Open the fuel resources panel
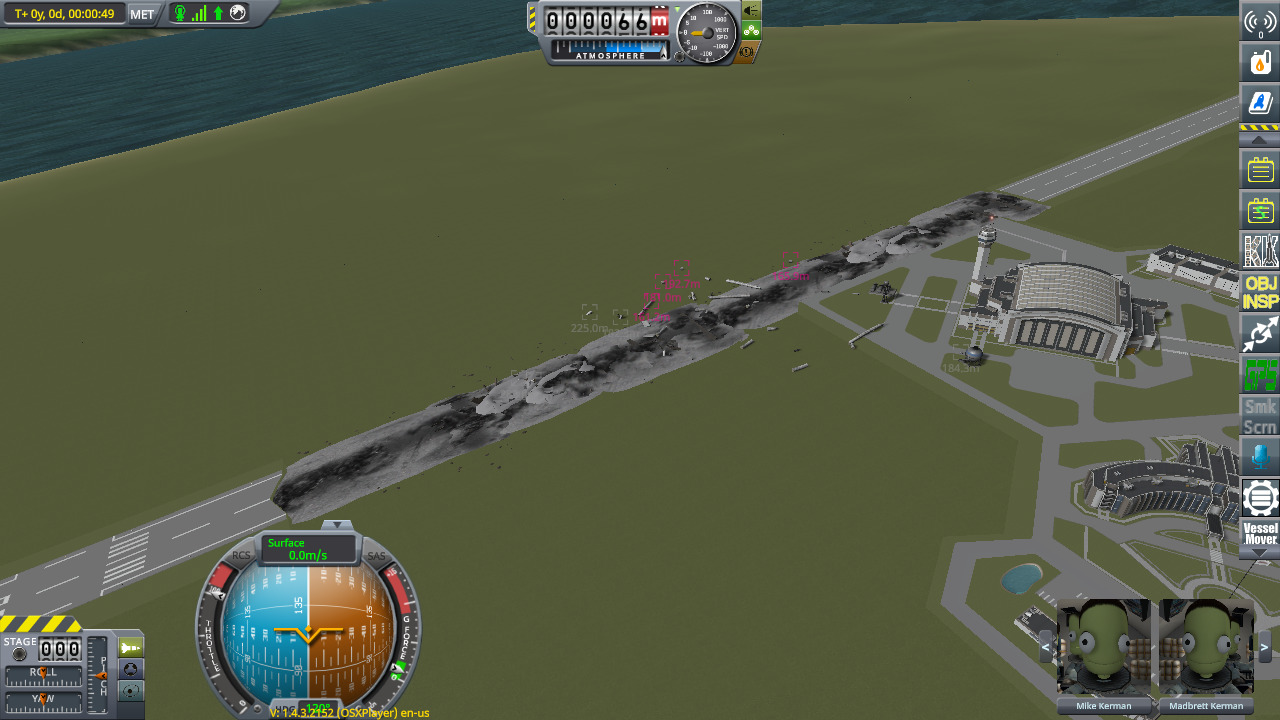 (1260, 62)
